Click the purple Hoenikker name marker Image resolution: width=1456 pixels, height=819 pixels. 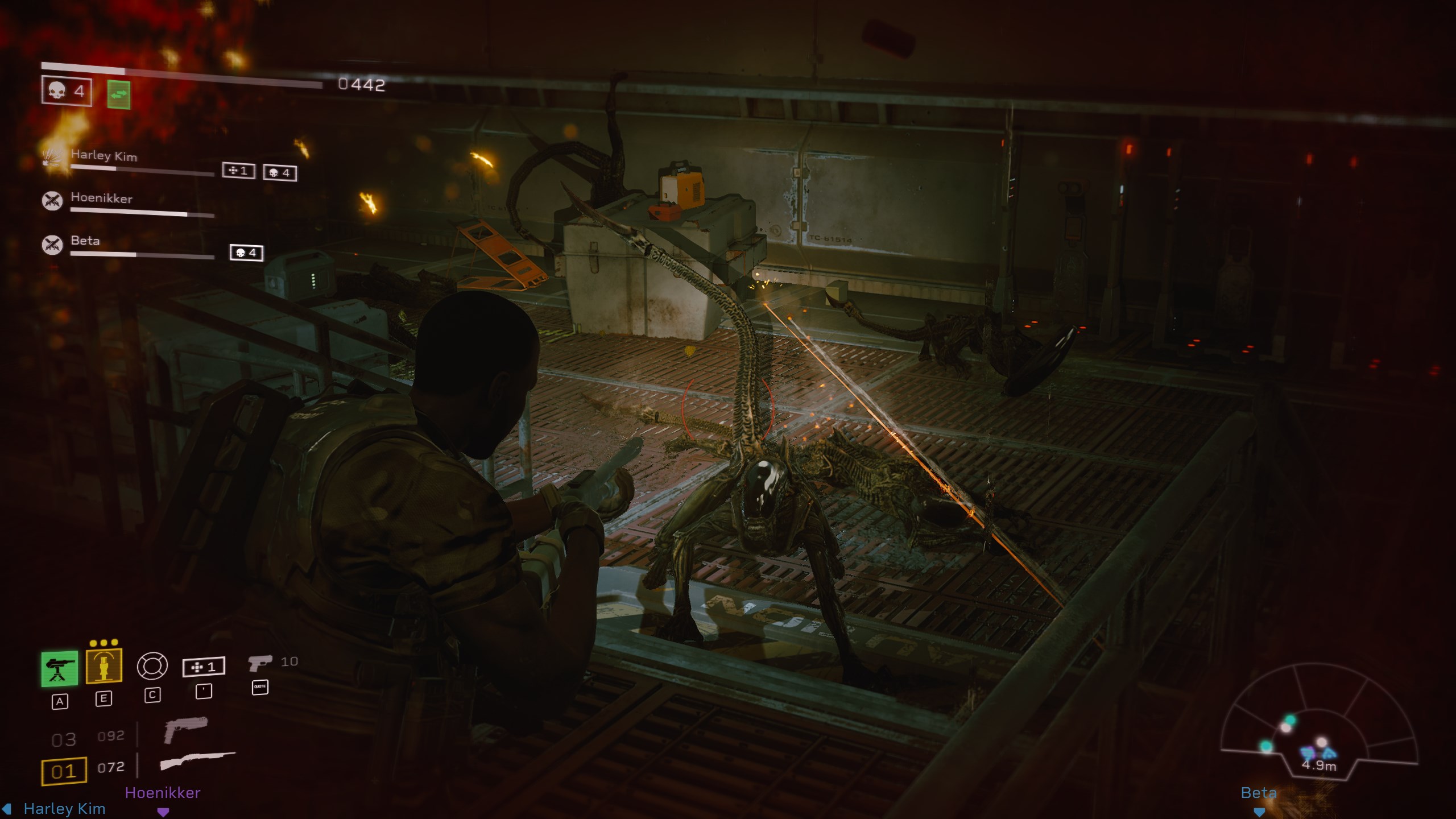click(x=163, y=793)
